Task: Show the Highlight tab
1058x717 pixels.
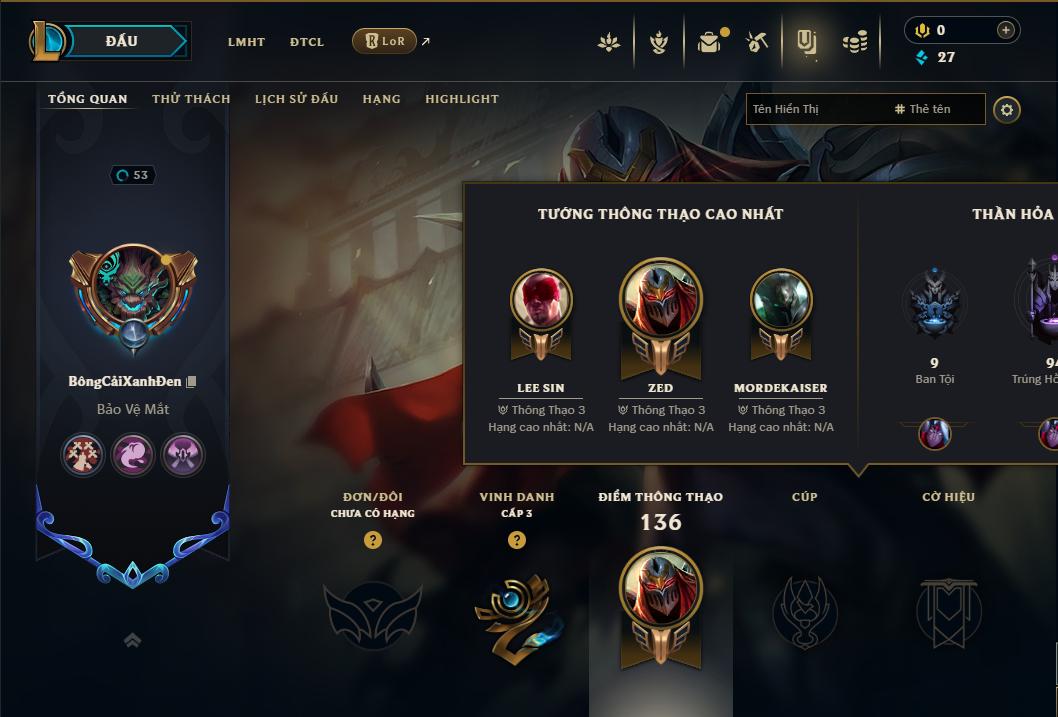Action: 462,99
